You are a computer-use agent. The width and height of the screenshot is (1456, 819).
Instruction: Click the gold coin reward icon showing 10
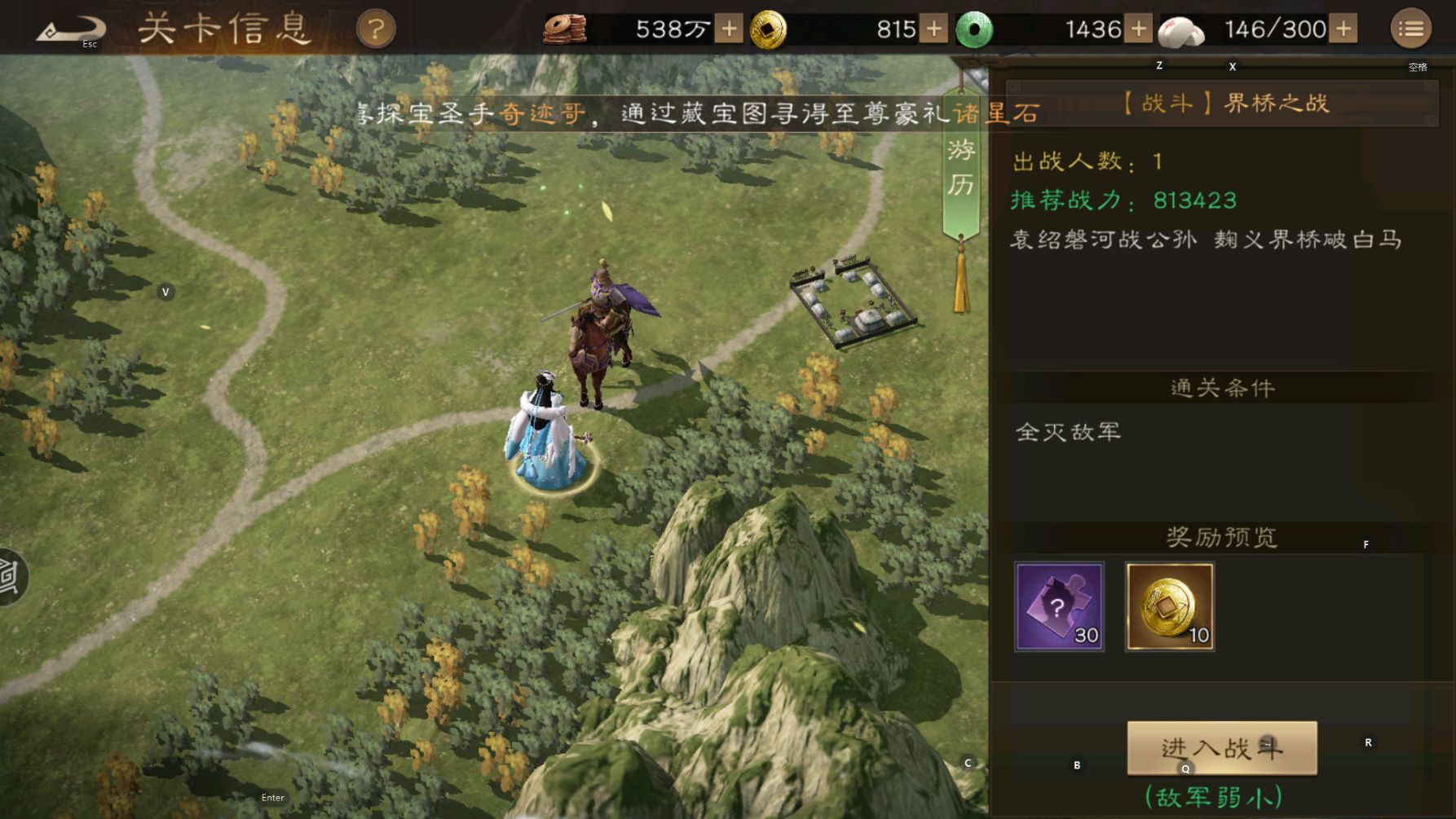[x=1169, y=606]
